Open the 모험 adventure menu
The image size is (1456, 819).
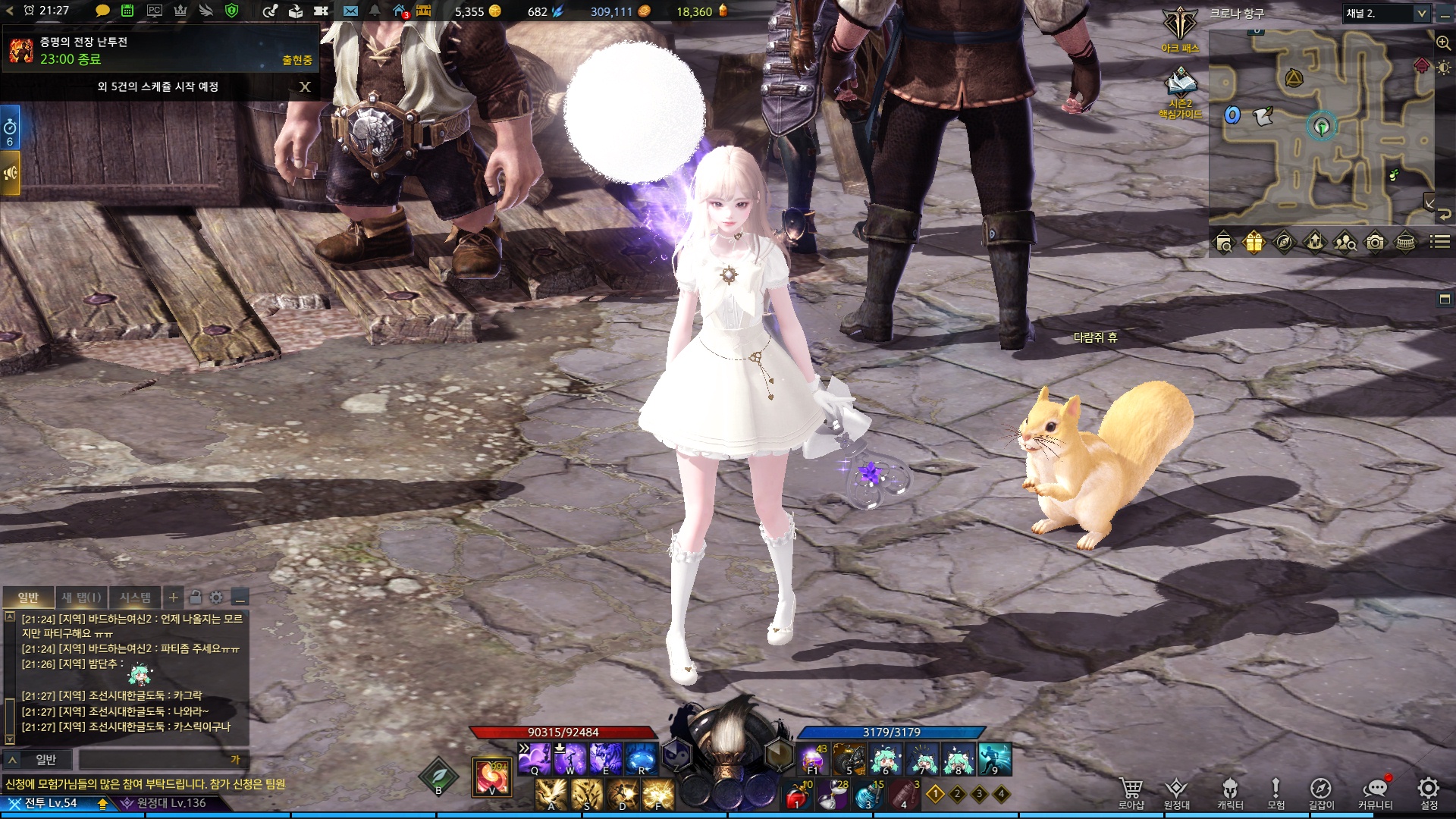(1276, 792)
